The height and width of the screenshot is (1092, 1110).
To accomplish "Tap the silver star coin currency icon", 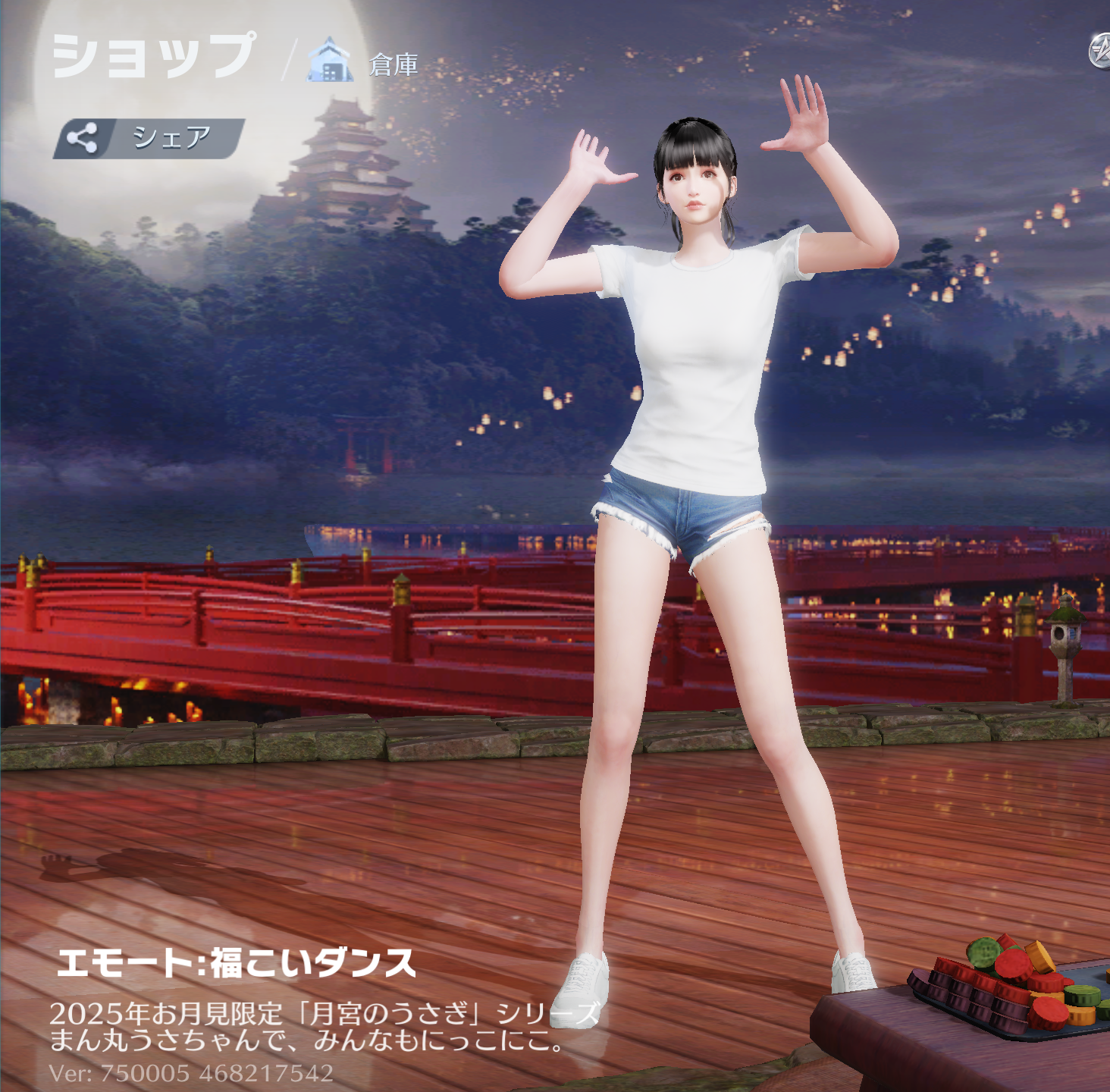I will click(1100, 52).
